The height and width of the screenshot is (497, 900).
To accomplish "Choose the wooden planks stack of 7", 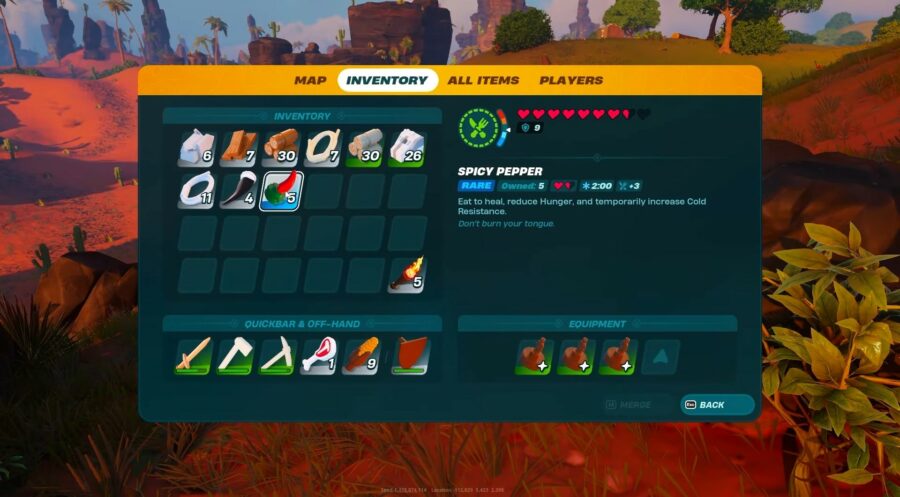I will pos(239,148).
